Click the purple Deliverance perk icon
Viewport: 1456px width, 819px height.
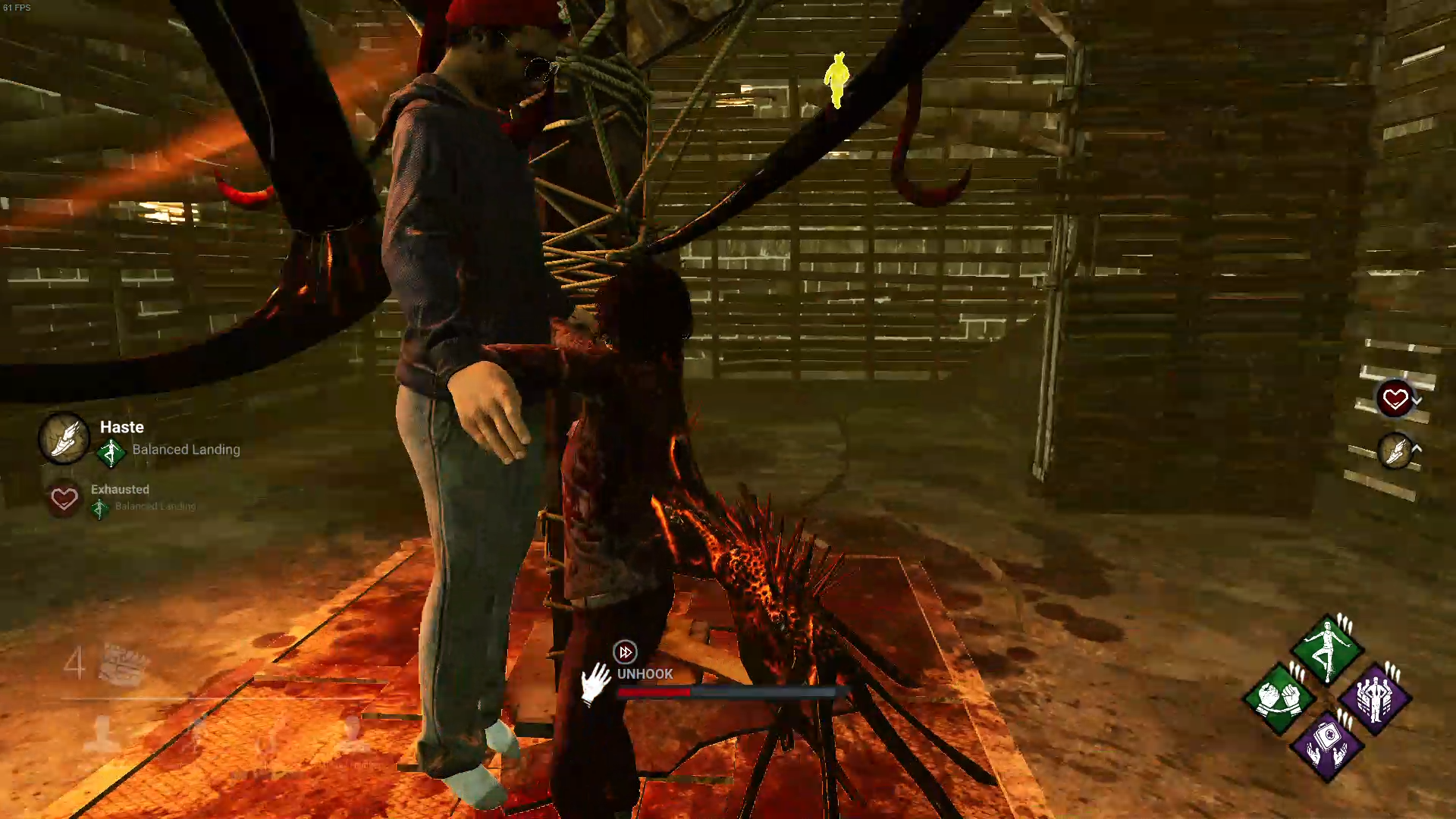pyautogui.click(x=1375, y=700)
